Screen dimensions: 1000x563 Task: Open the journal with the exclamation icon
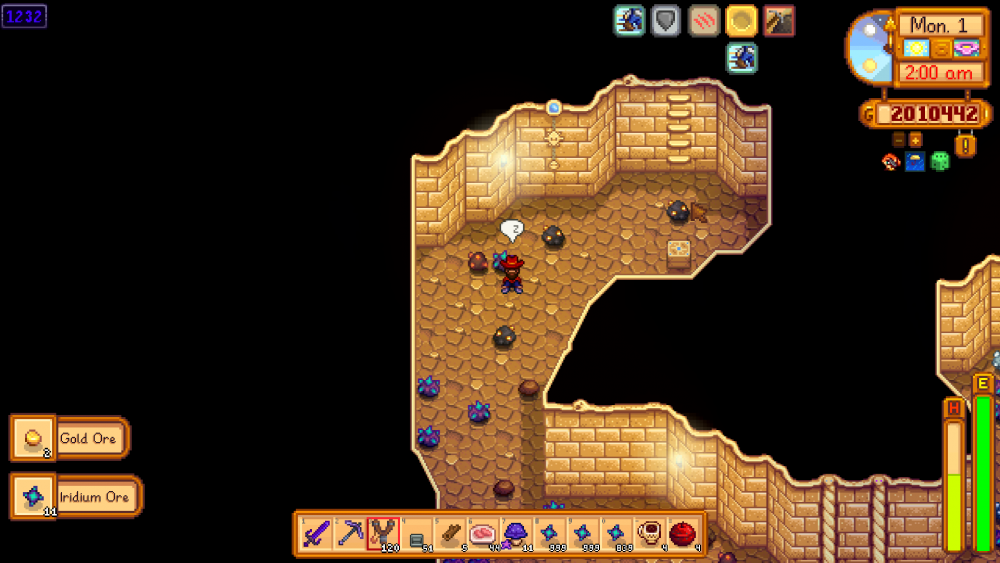(965, 146)
